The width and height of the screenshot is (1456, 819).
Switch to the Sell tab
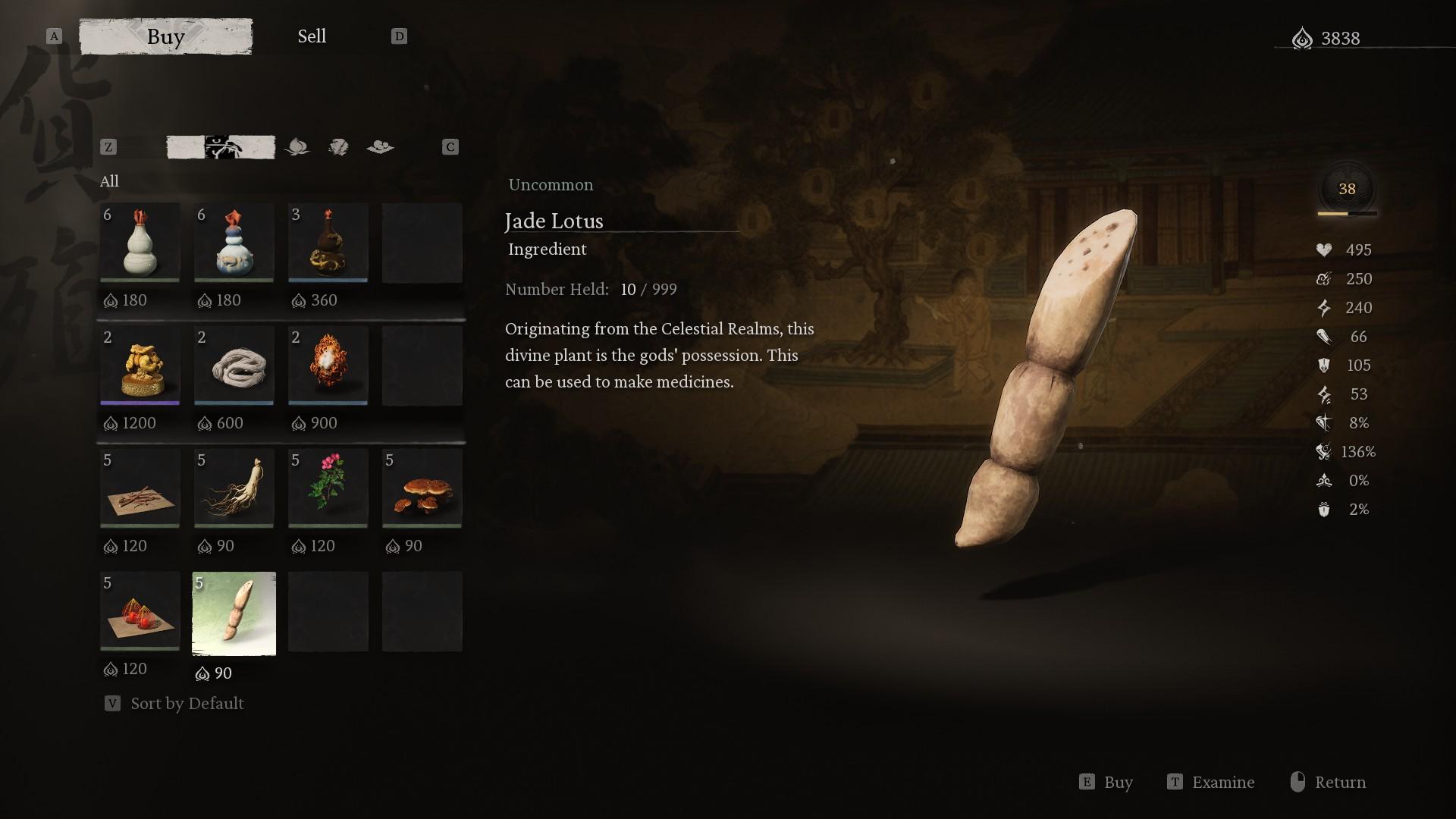click(x=312, y=36)
